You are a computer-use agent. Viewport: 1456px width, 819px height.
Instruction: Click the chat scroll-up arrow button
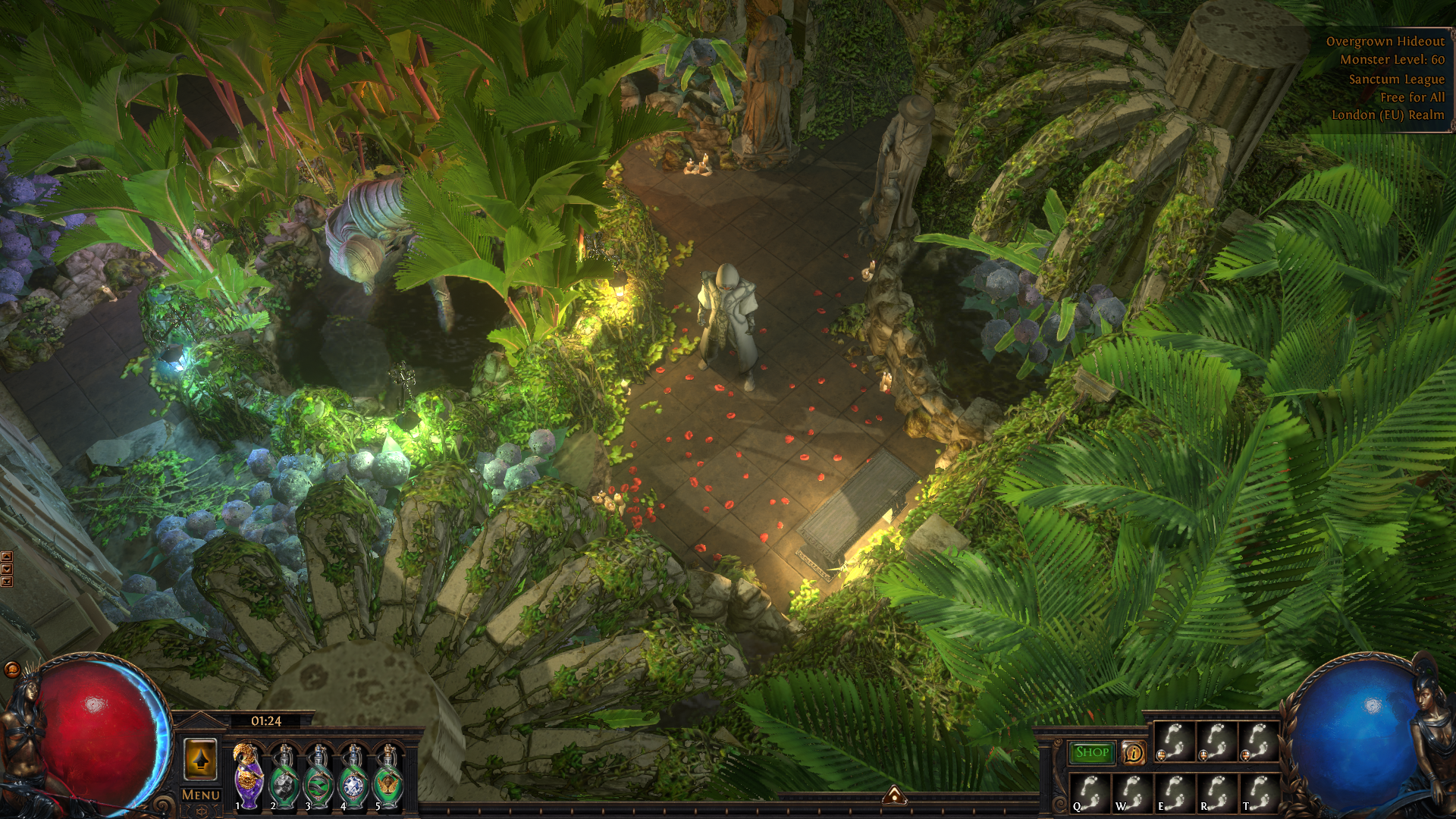[7, 557]
